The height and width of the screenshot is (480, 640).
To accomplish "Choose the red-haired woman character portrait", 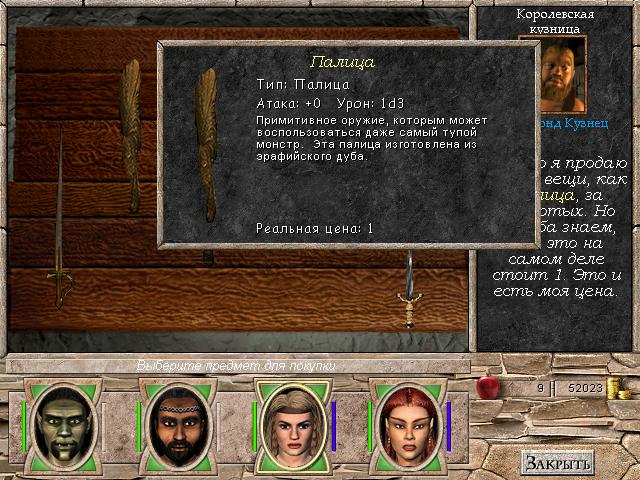I will [x=406, y=425].
